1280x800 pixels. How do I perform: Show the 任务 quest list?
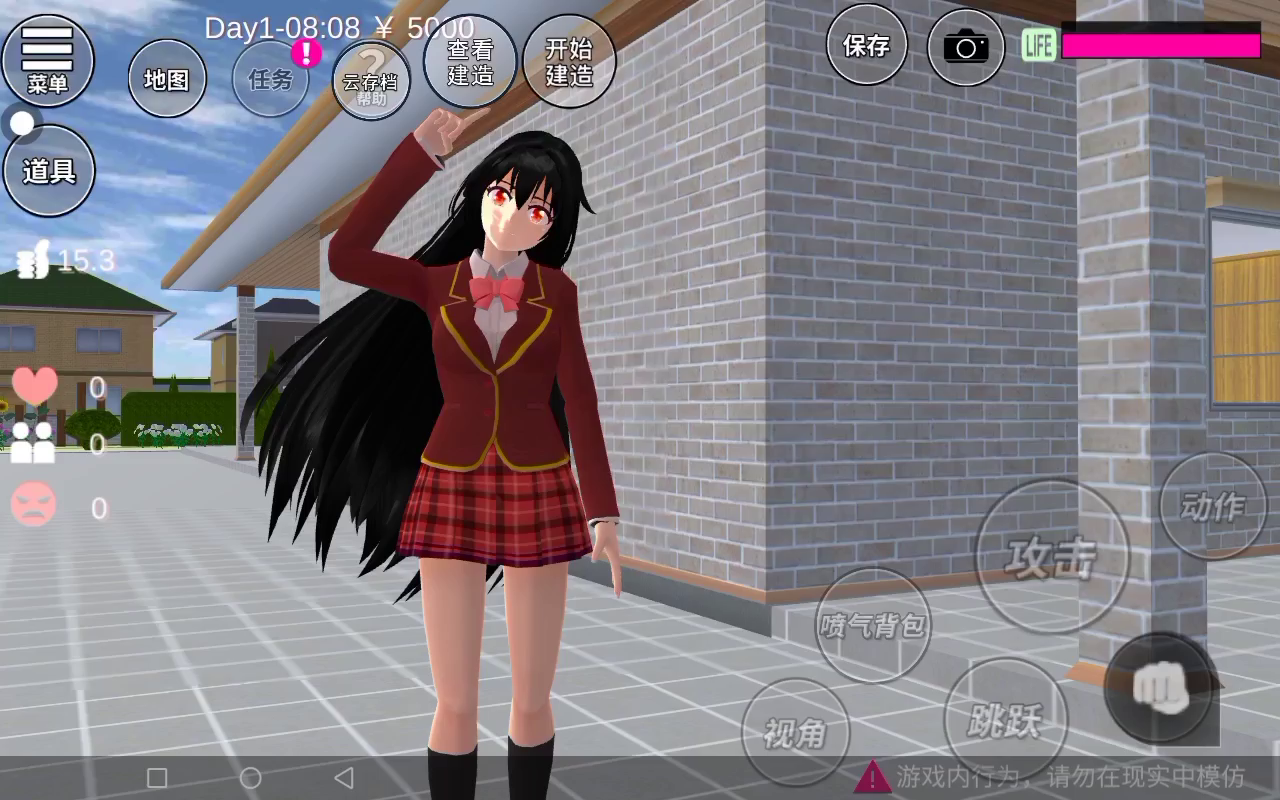(x=271, y=79)
